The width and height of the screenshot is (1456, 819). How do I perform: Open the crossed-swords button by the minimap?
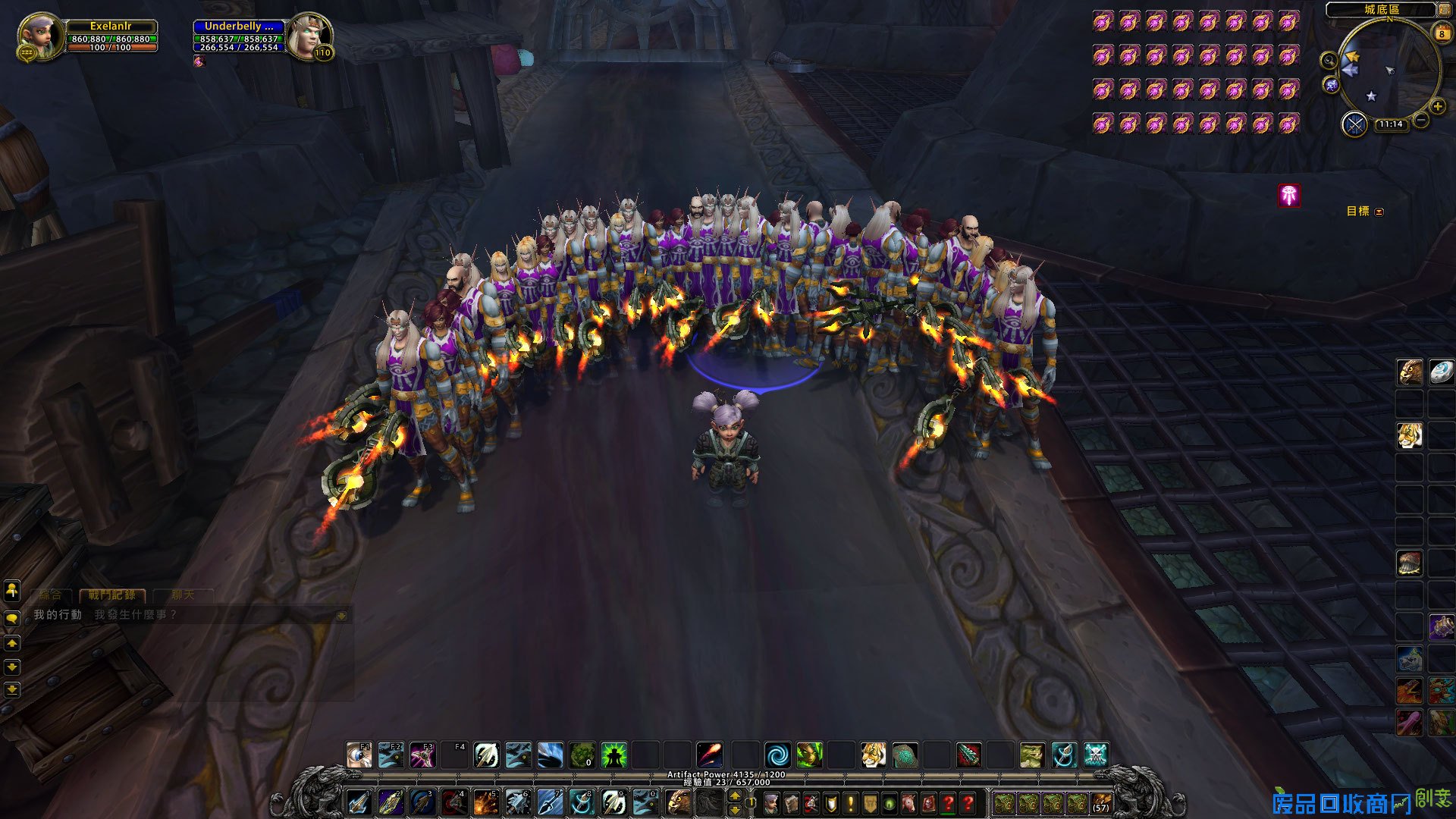[1354, 124]
